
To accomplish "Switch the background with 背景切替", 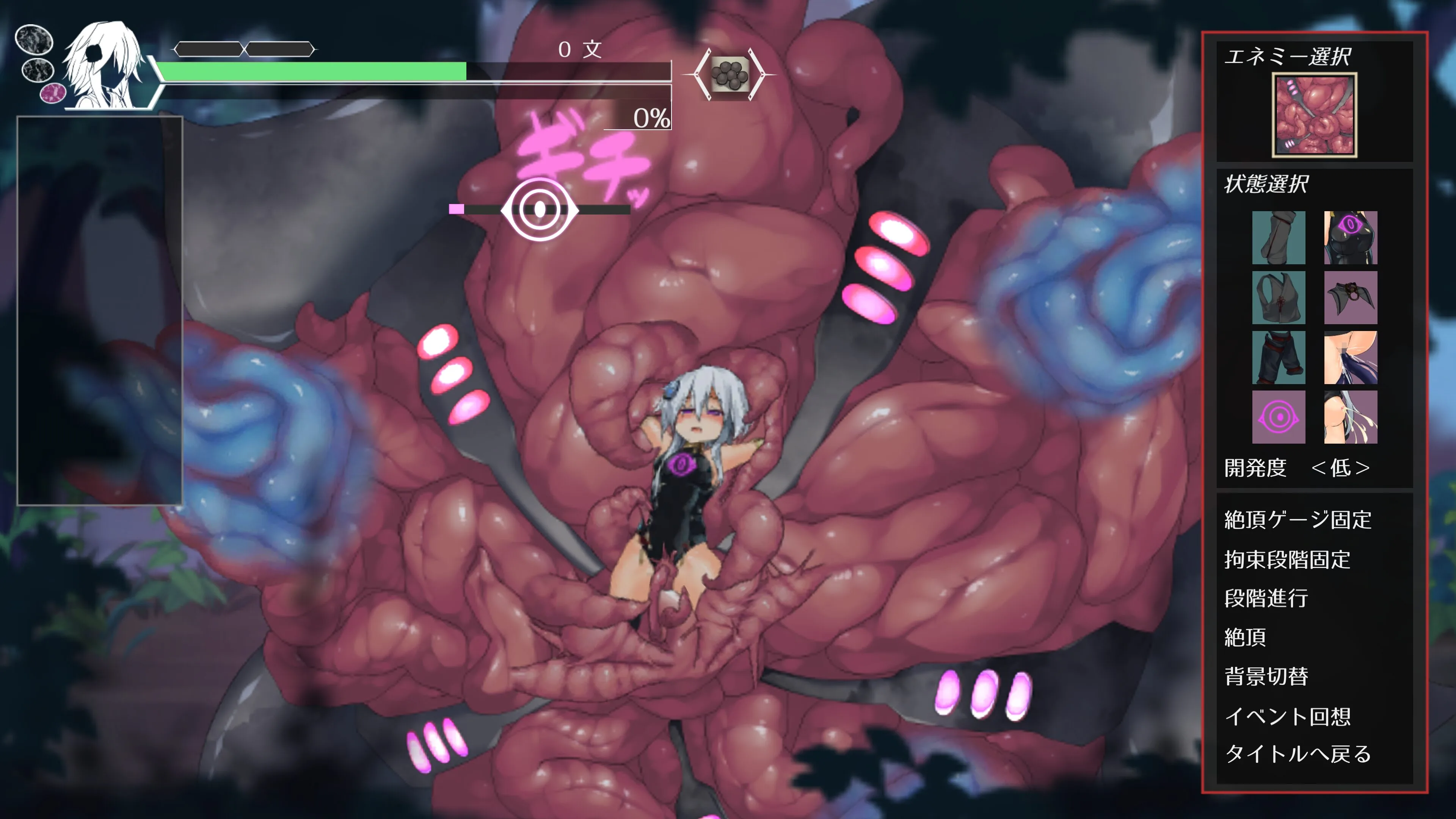I will tap(1266, 676).
